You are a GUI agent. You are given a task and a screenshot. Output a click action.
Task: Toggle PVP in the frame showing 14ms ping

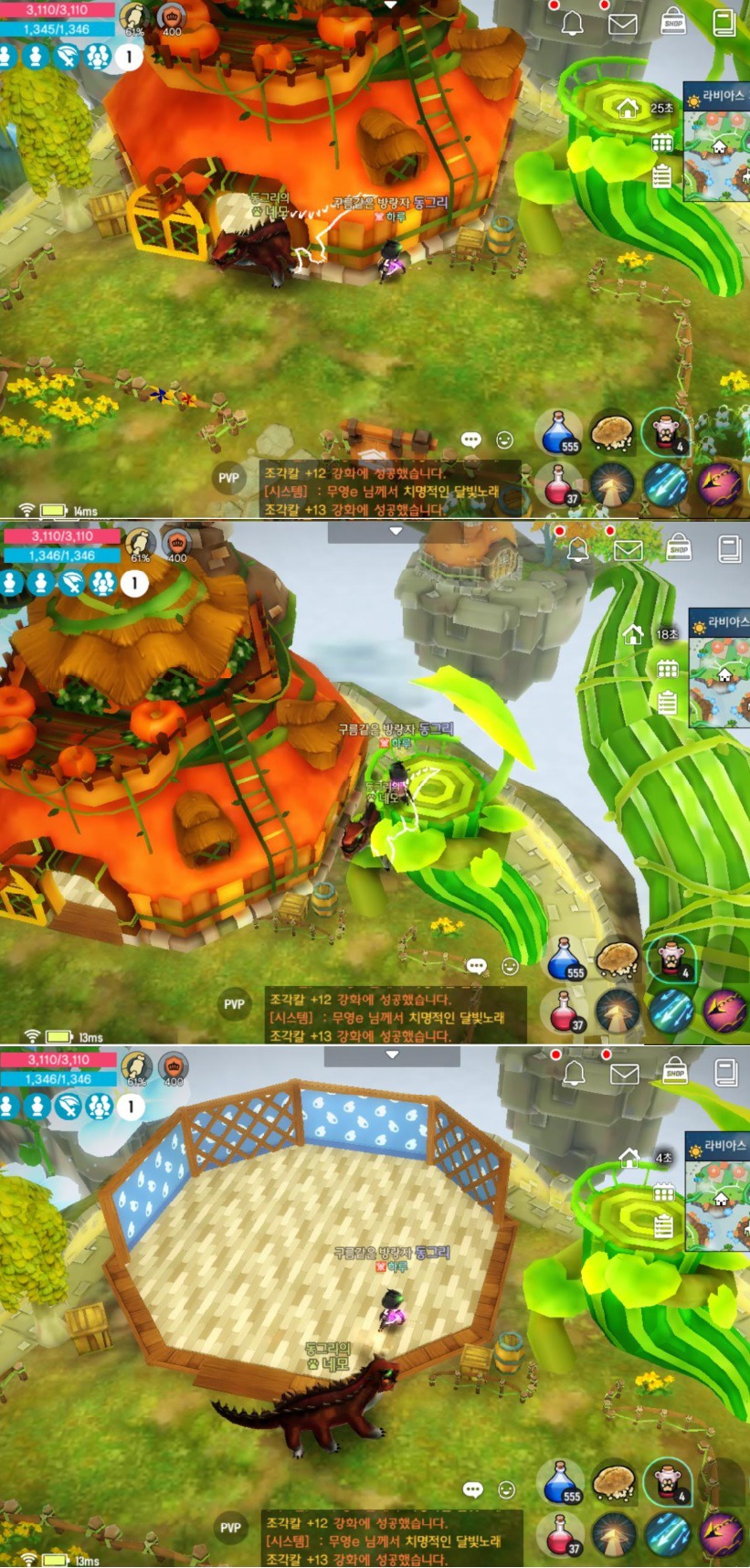tap(228, 478)
